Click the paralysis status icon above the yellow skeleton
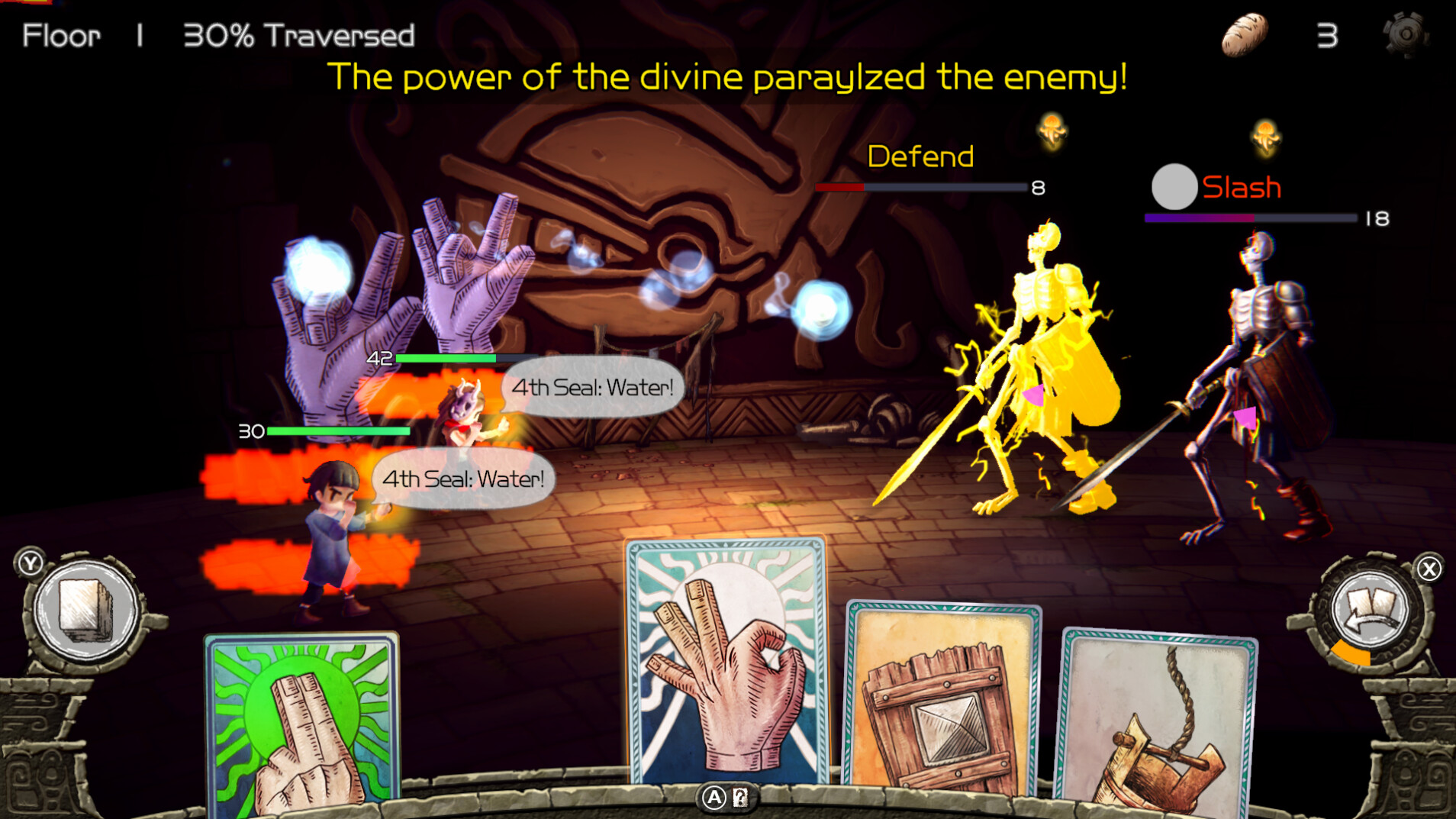Screen dimensions: 1456x819 coord(1051,131)
